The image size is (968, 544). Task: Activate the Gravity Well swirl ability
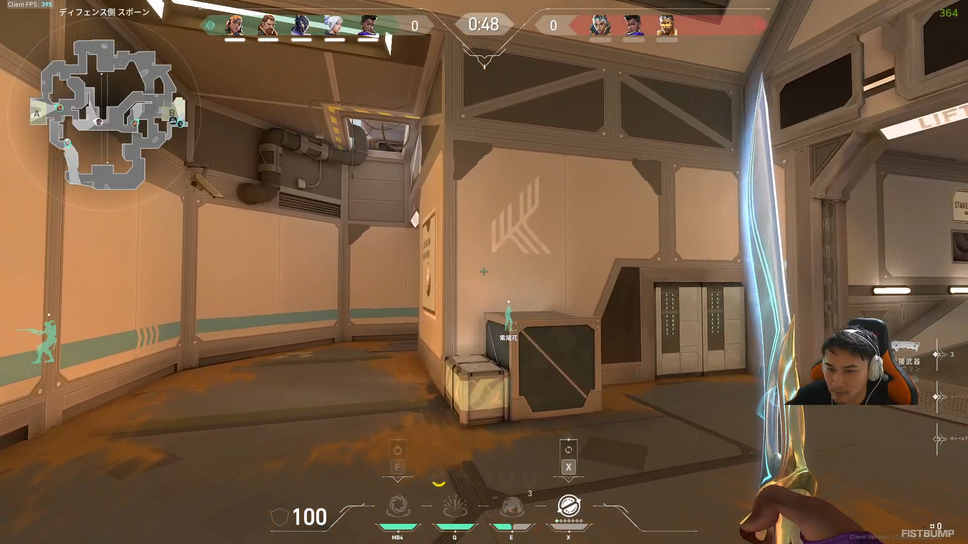point(398,508)
